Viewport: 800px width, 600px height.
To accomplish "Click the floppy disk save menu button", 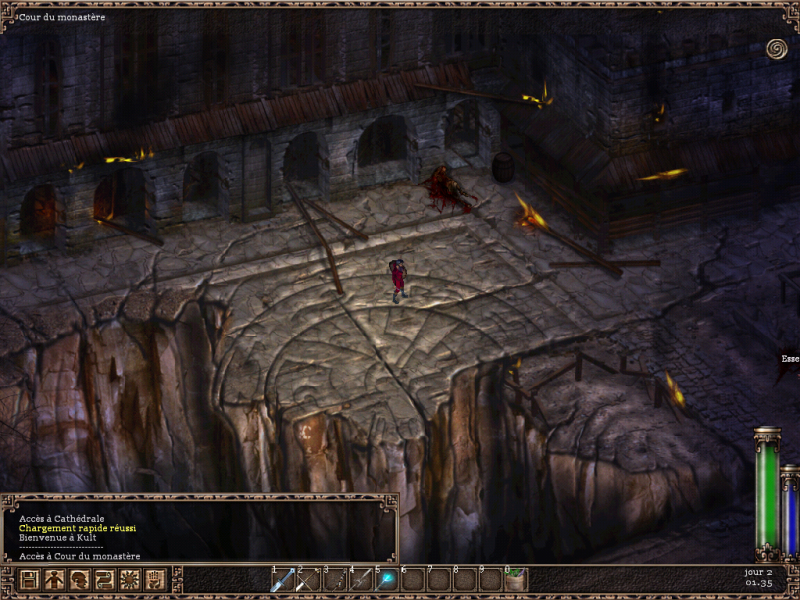I will click(x=29, y=579).
